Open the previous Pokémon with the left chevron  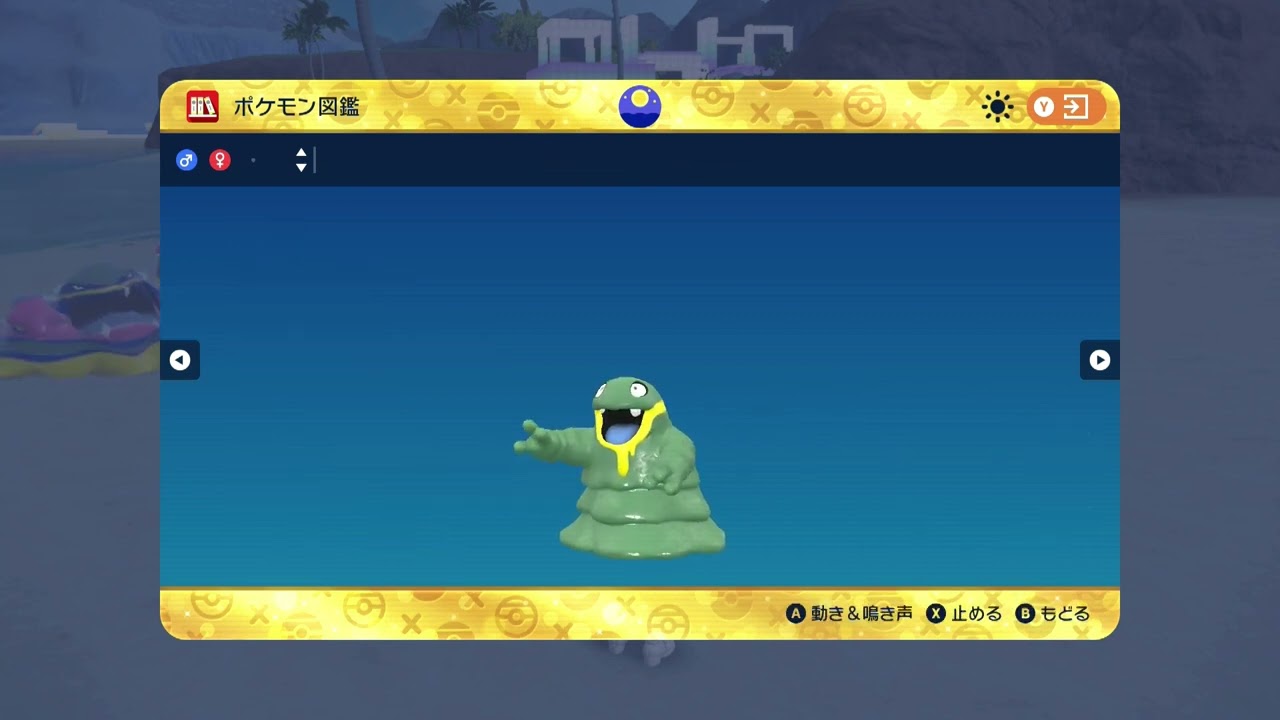point(180,360)
